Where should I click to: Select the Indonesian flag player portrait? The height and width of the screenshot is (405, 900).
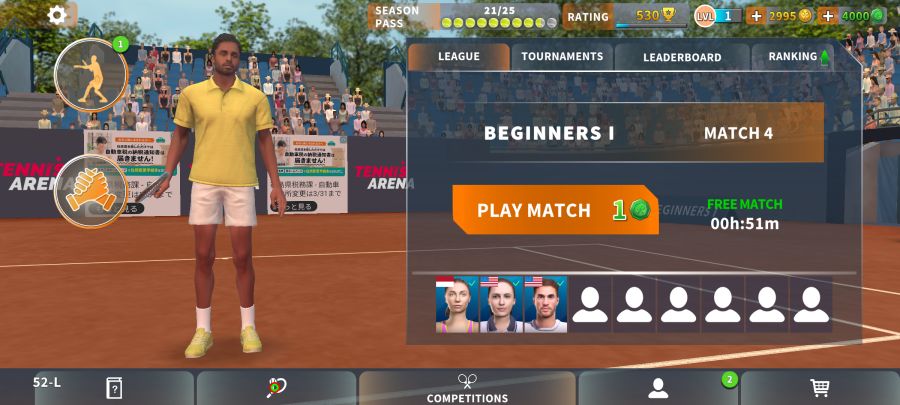[x=457, y=305]
